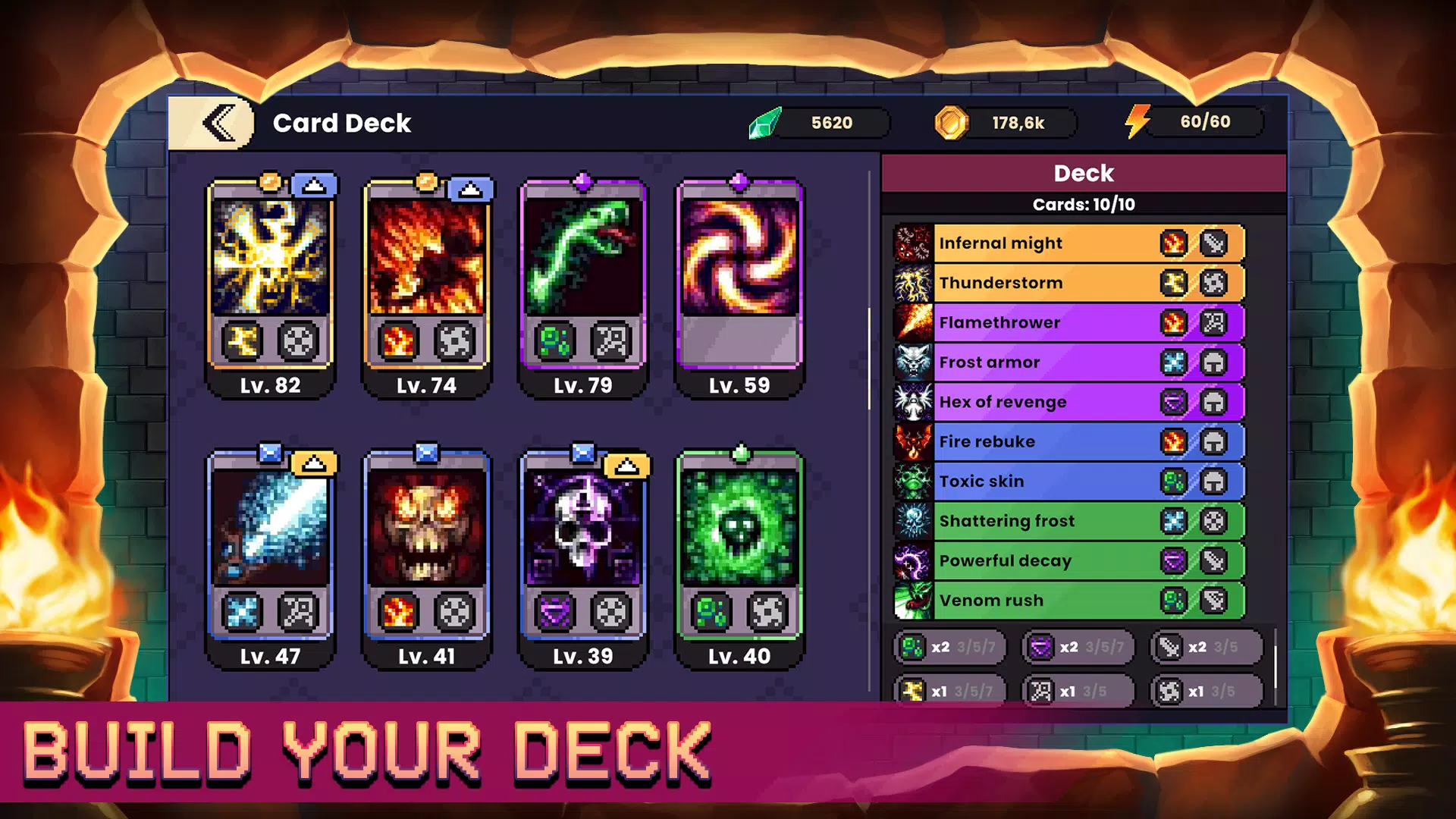Viewport: 1456px width, 819px height.
Task: Go back using the arrow button
Action: click(218, 124)
